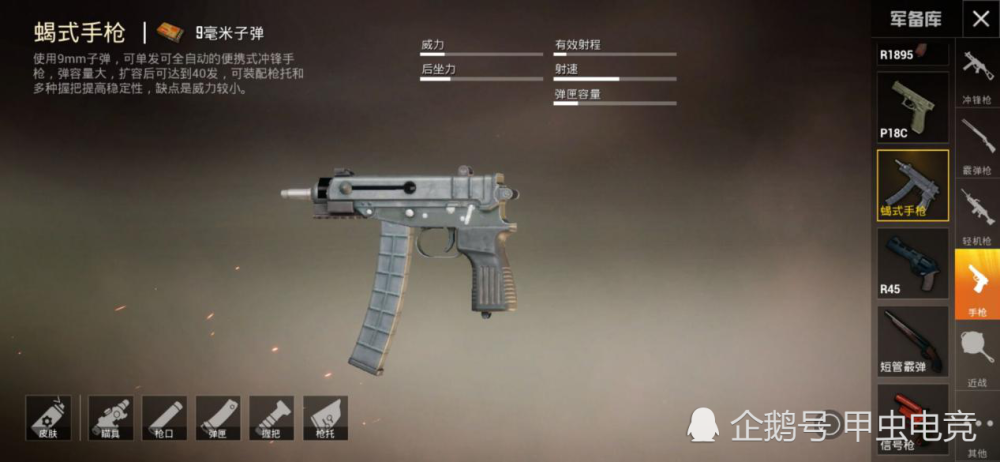Open the 弹匣 magazine attachment slot
The image size is (1000, 462).
(x=218, y=417)
